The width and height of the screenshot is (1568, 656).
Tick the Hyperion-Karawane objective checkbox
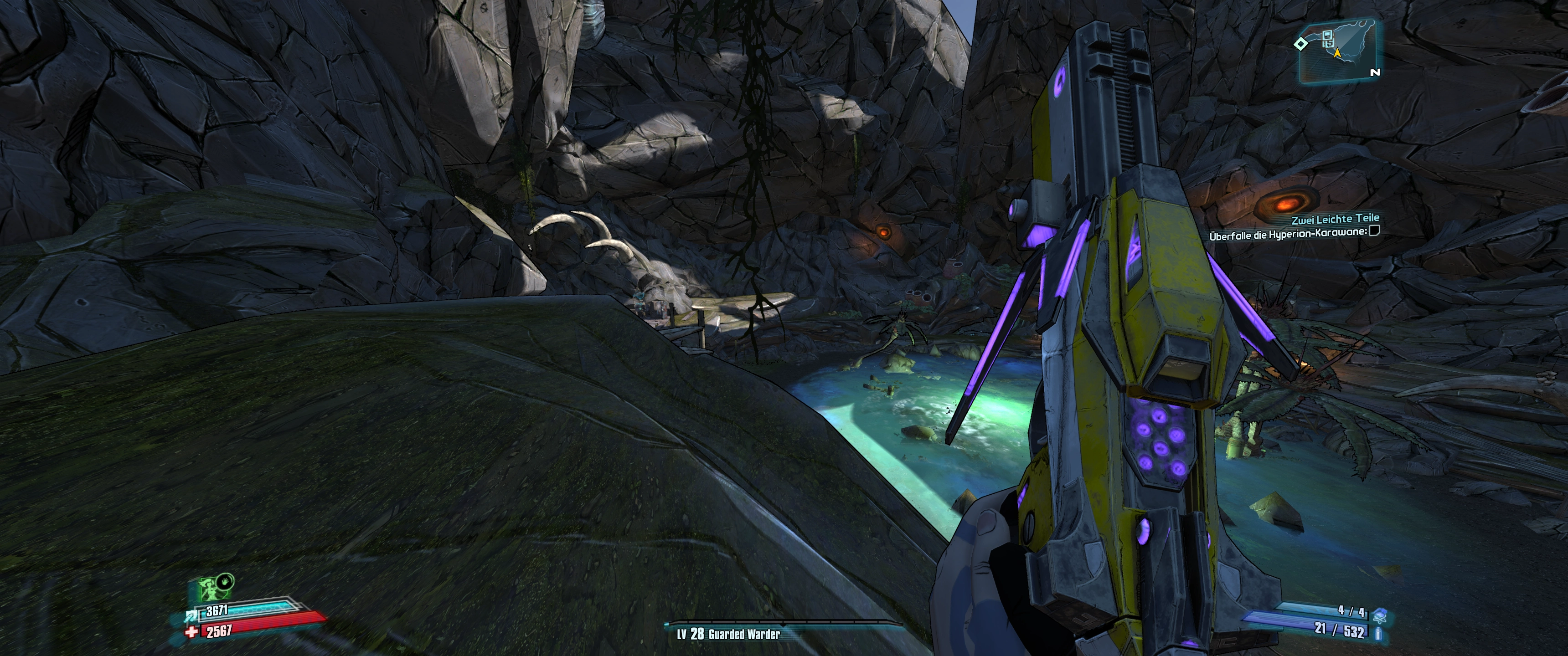1374,231
